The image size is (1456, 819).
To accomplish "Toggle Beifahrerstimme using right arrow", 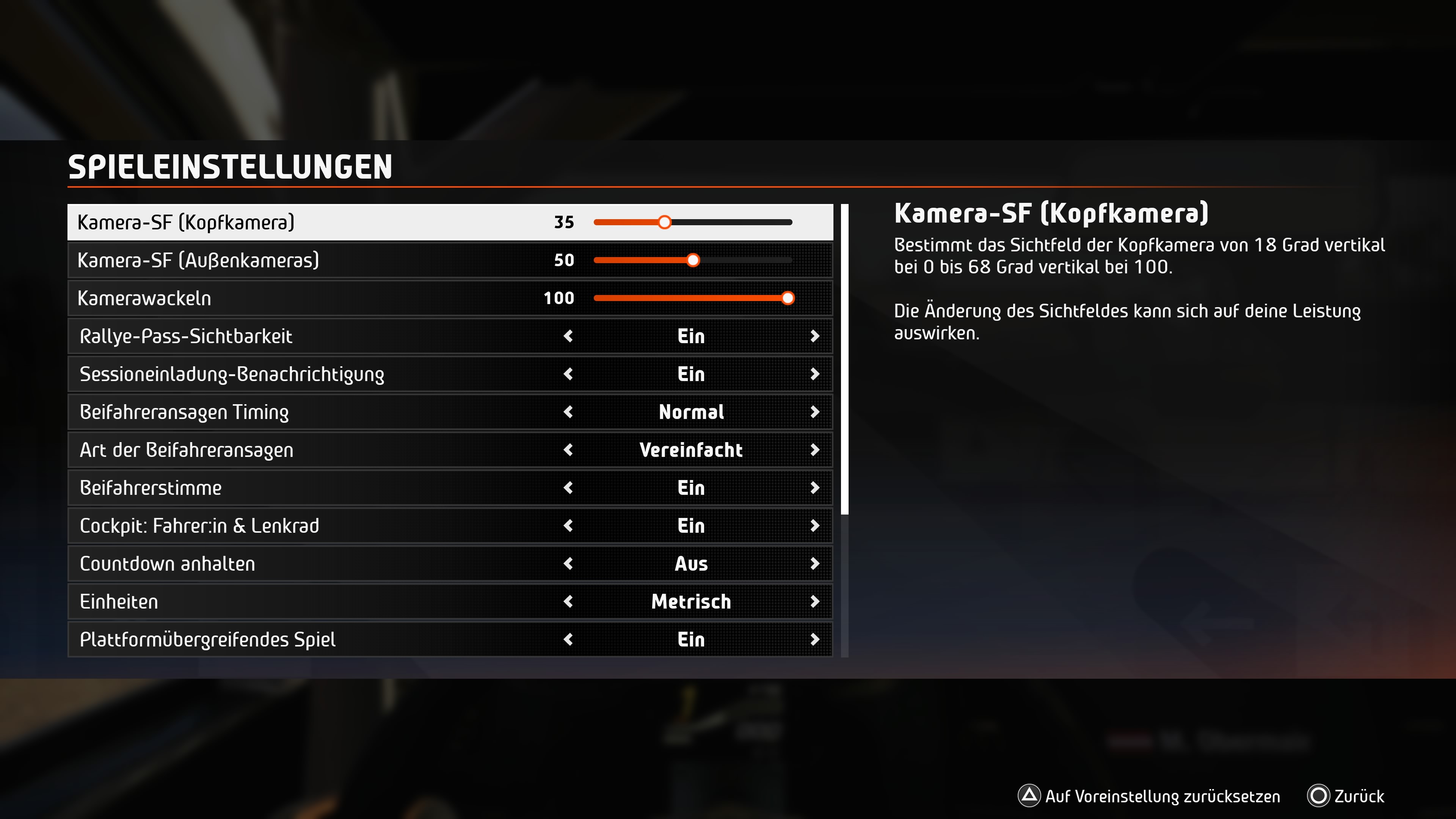I will 814,488.
